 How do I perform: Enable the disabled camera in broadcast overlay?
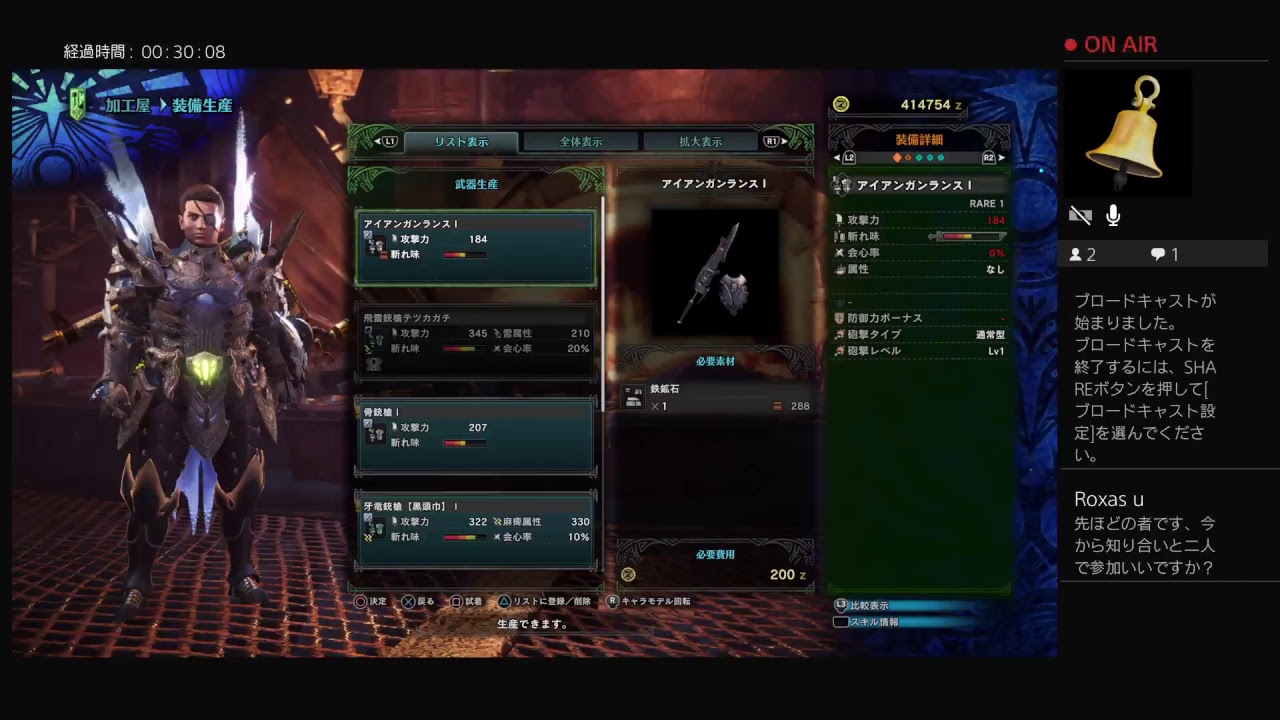(x=1080, y=215)
